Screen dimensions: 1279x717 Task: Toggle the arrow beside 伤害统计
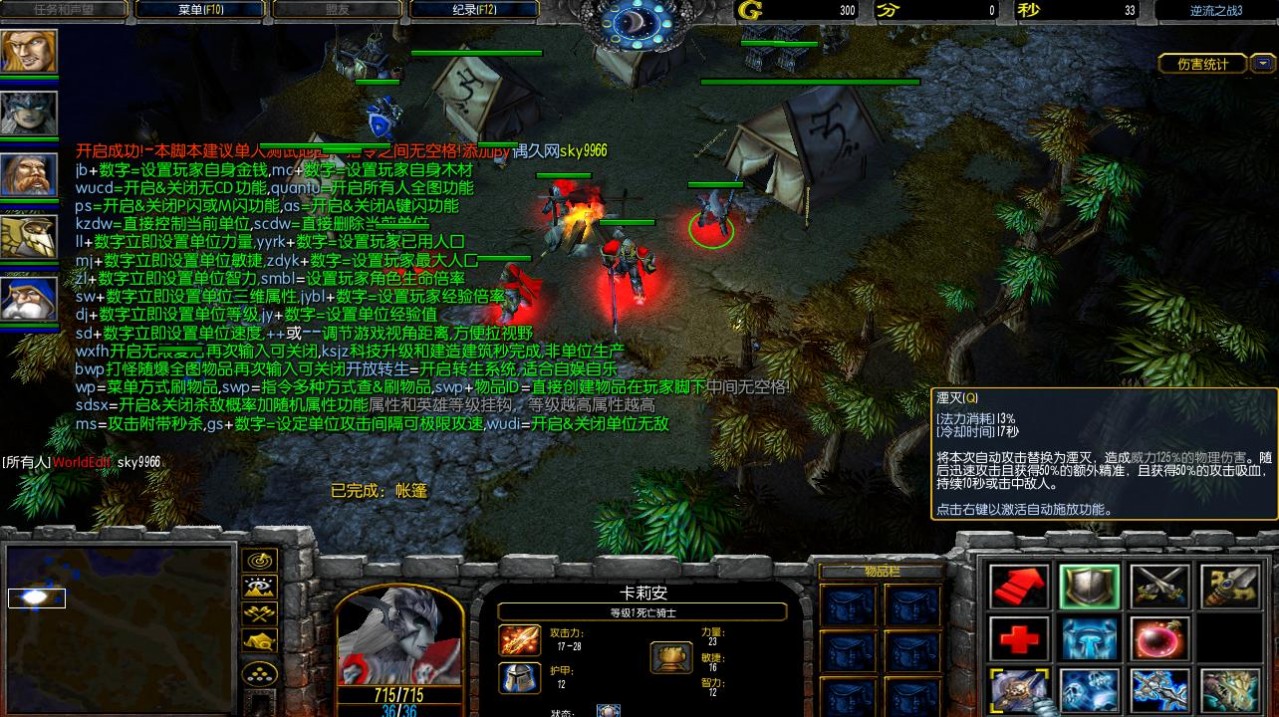[x=1264, y=64]
